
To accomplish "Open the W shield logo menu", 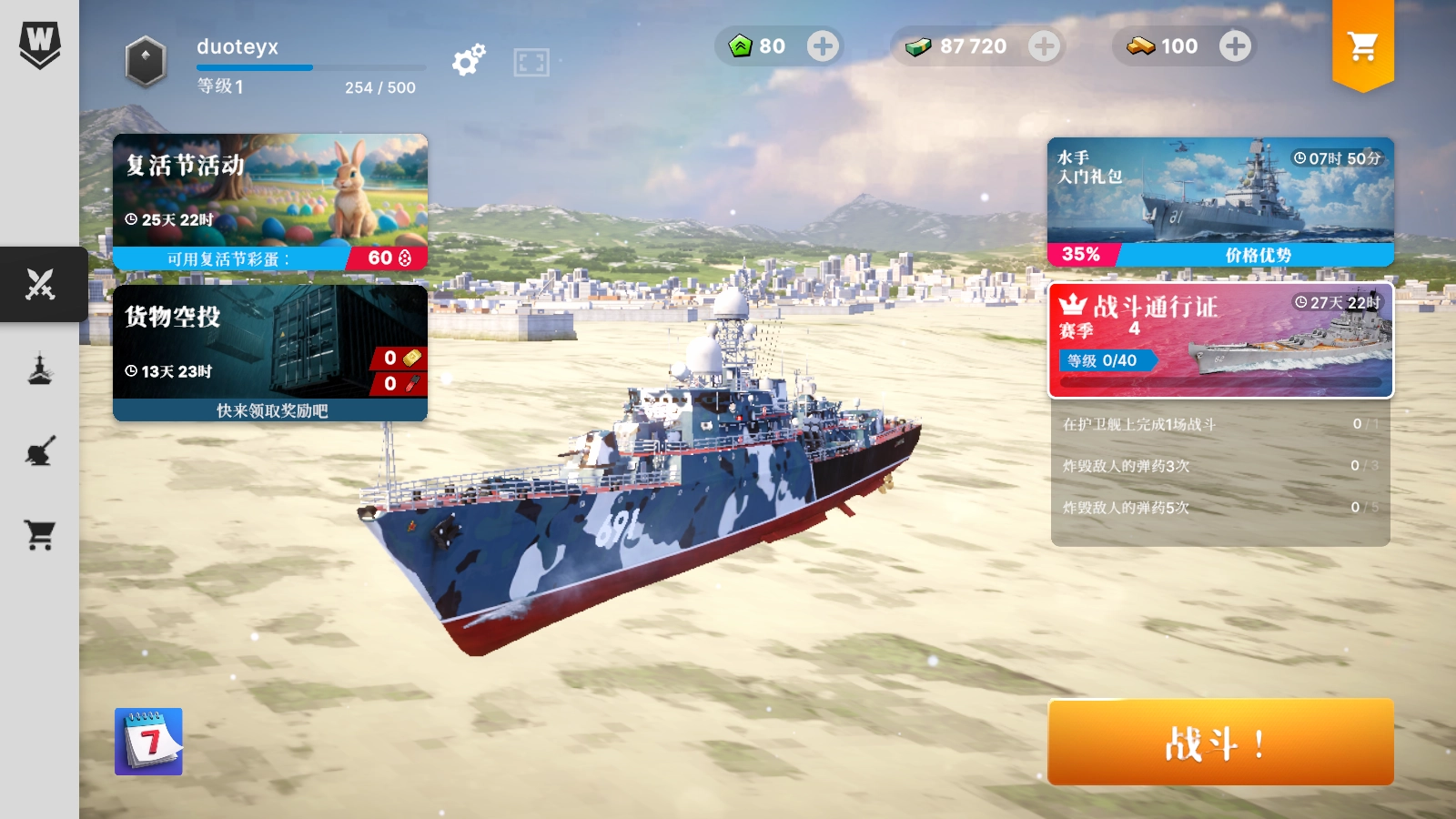I will pyautogui.click(x=40, y=44).
